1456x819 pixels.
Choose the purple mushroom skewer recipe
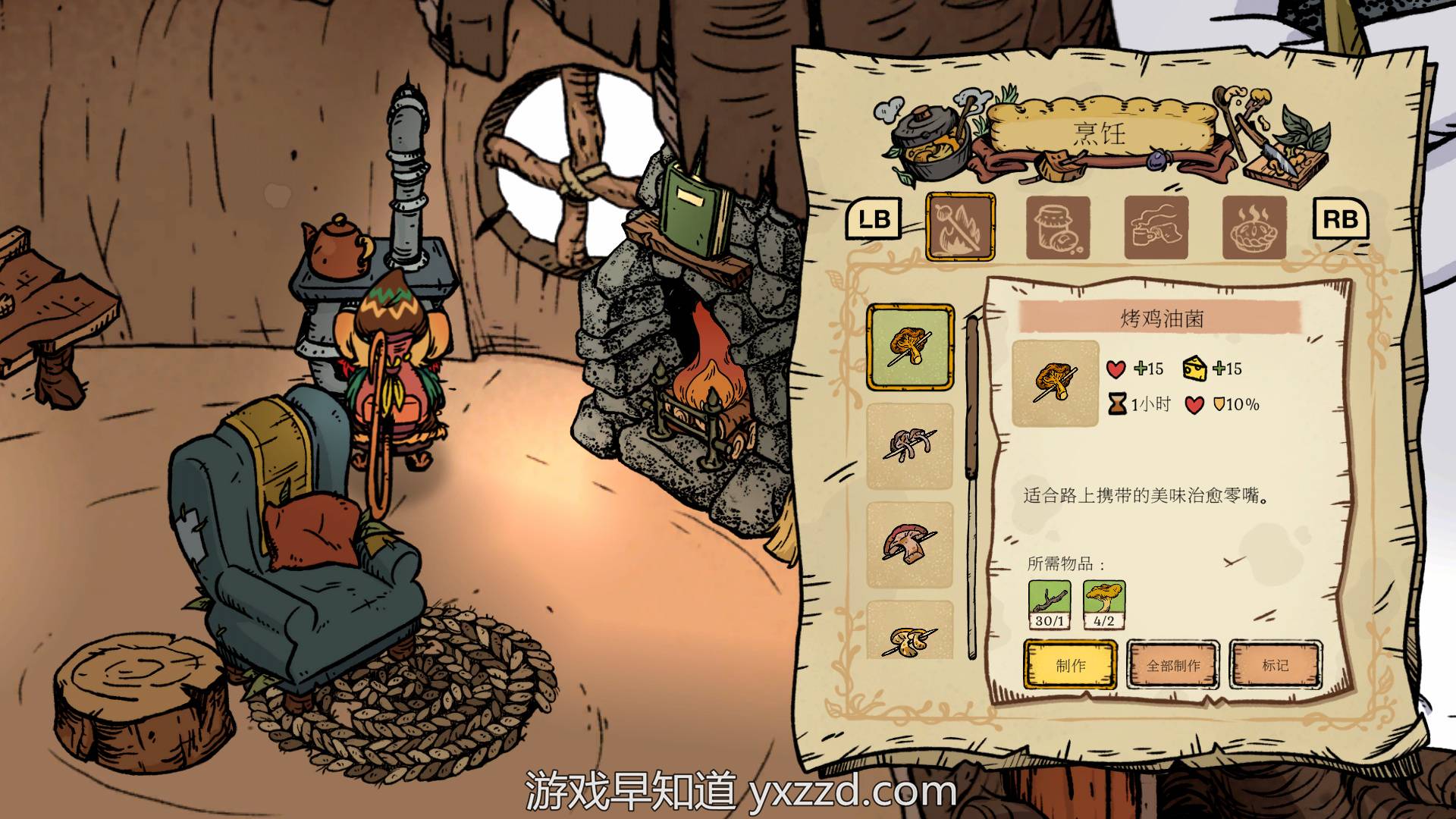910,446
